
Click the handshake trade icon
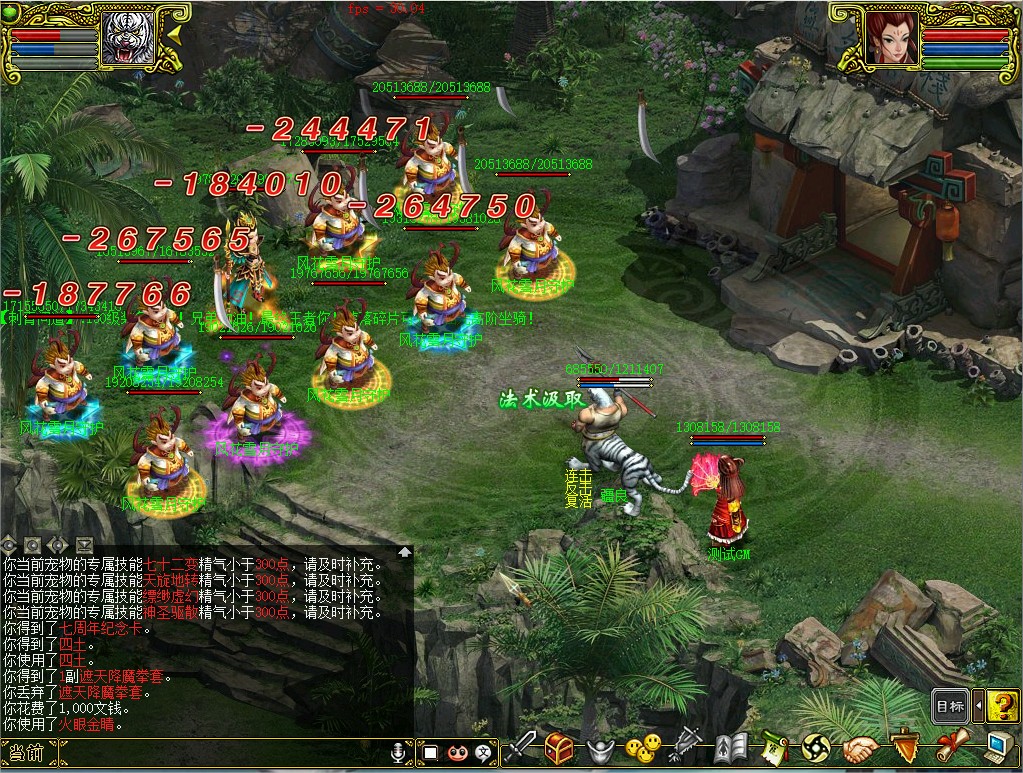(860, 749)
